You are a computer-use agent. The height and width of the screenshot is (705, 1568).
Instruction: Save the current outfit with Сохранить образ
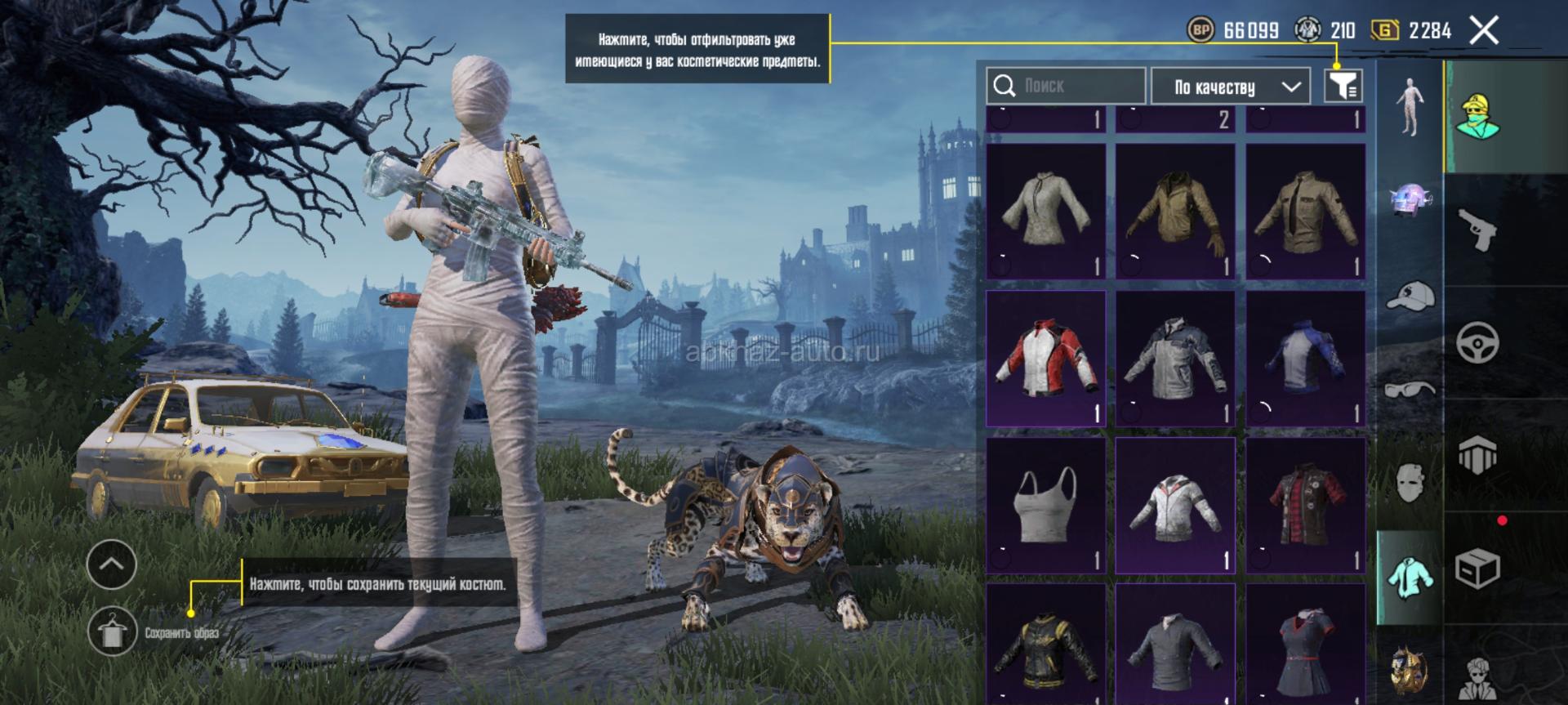[113, 631]
